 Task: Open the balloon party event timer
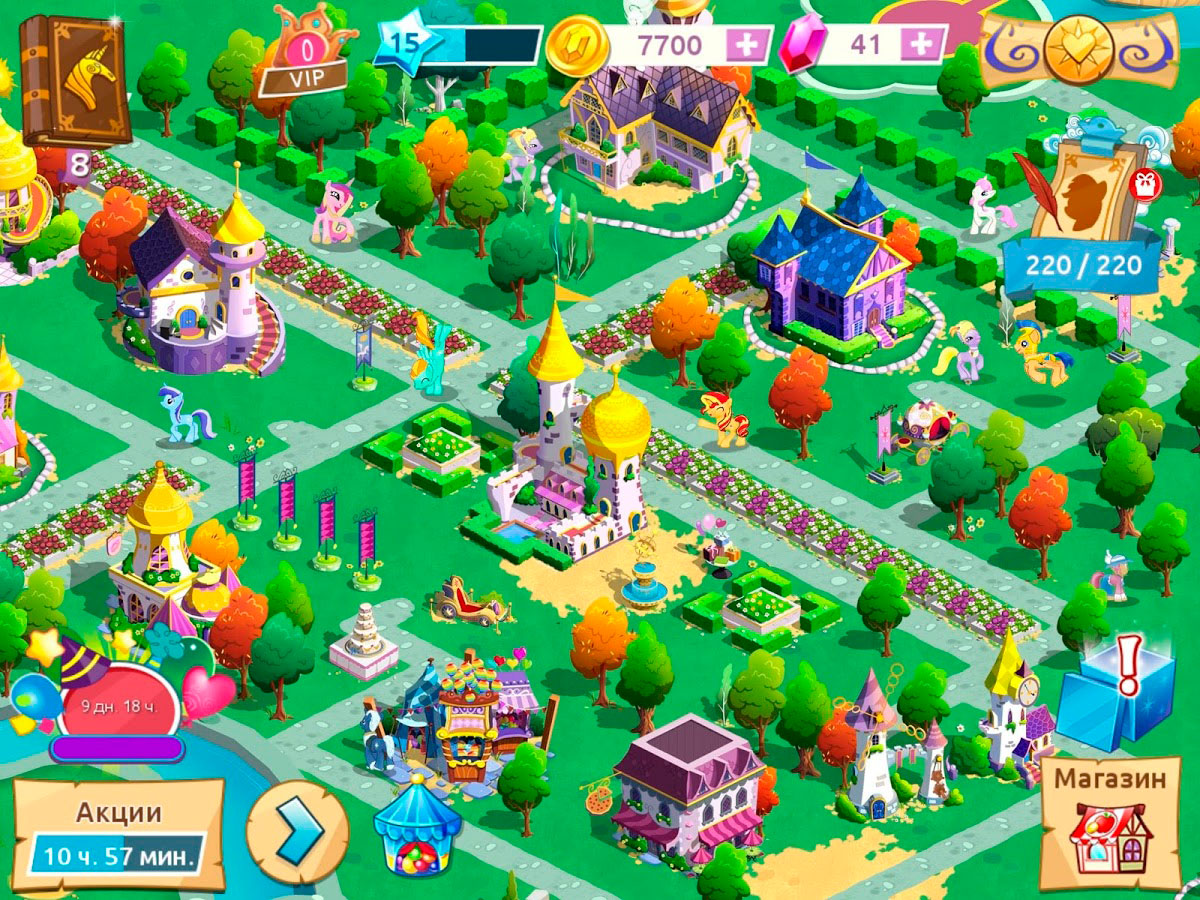click(x=115, y=700)
